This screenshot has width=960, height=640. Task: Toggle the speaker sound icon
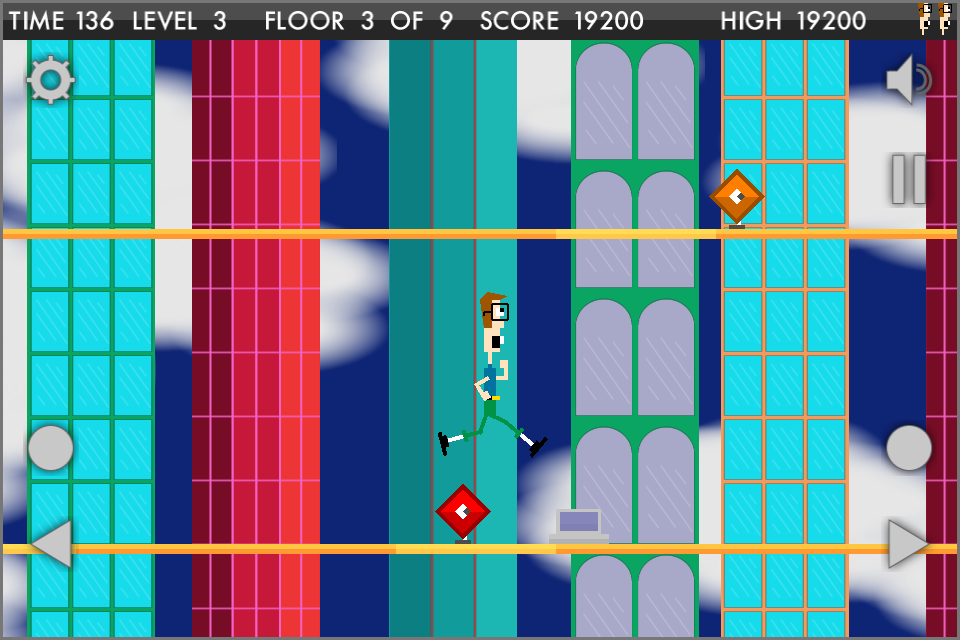pos(906,79)
